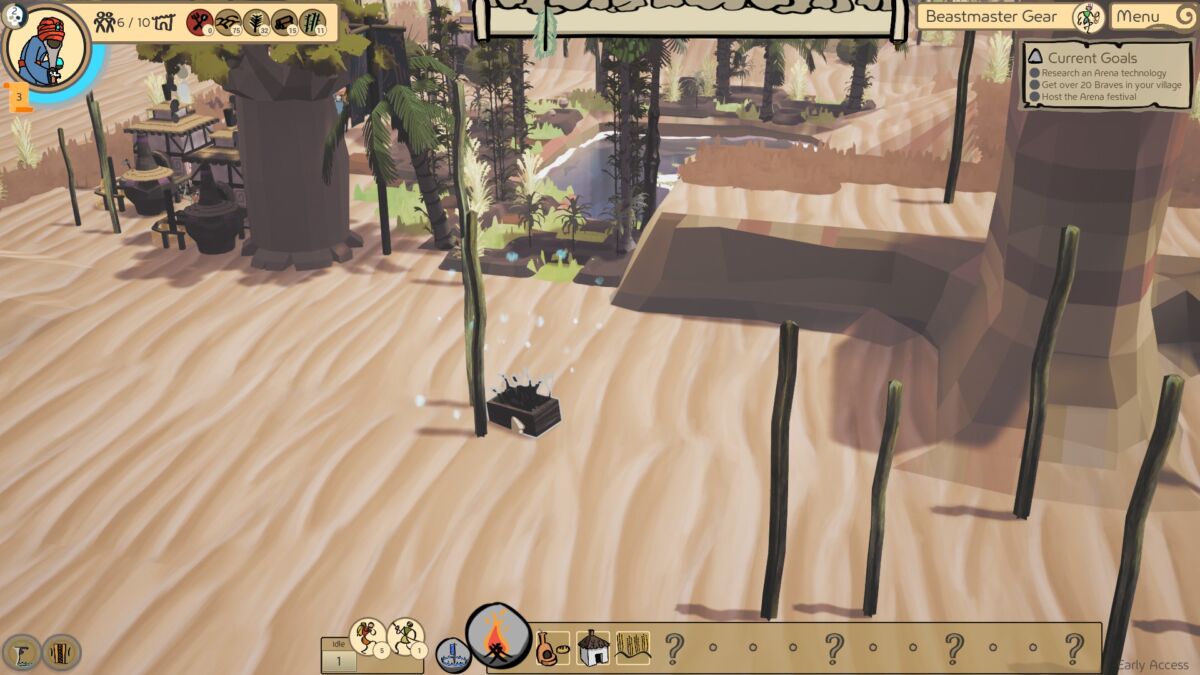
Task: Select the hut building icon
Action: (593, 647)
